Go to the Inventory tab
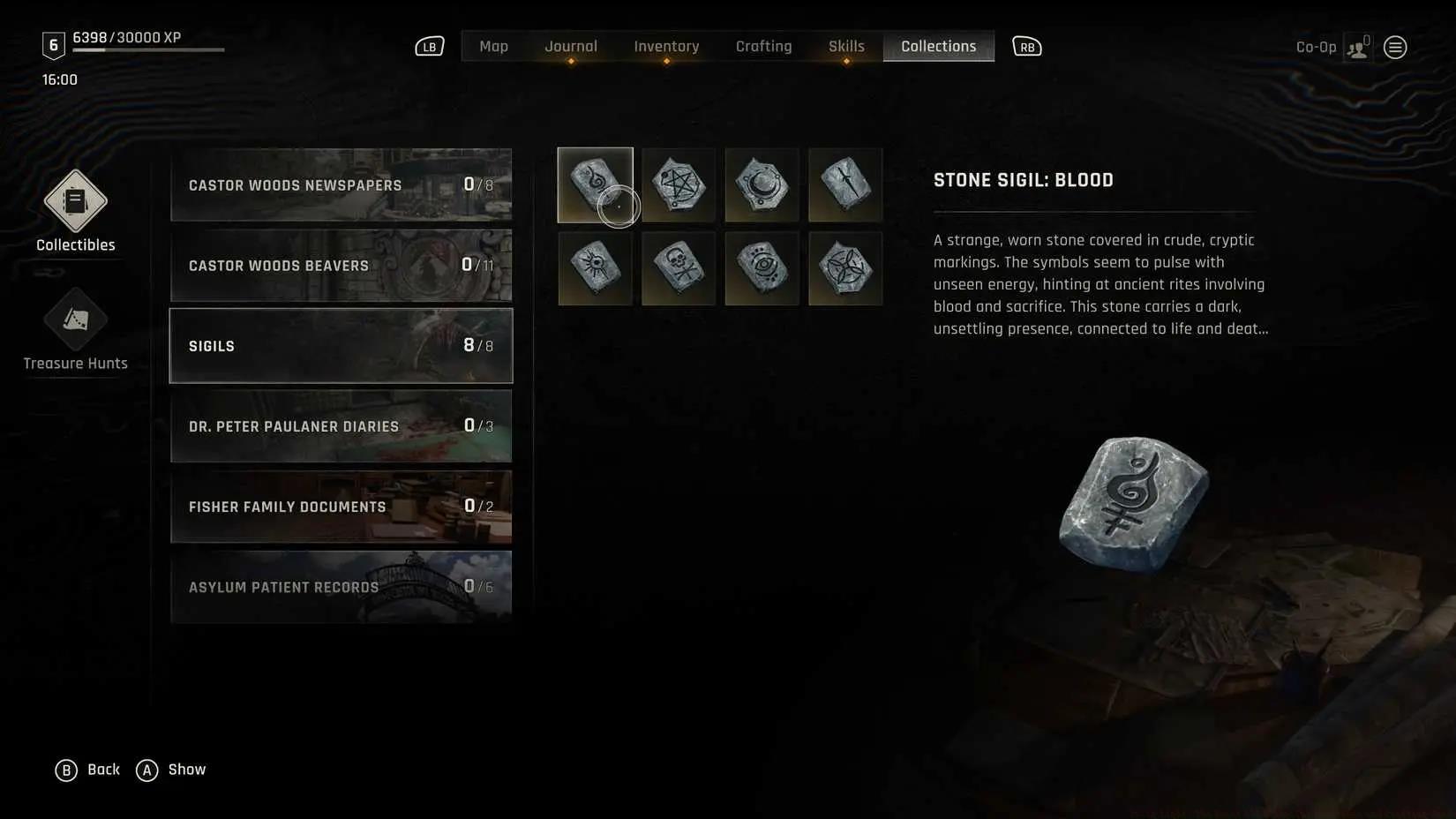Image resolution: width=1456 pixels, height=819 pixels. click(666, 47)
